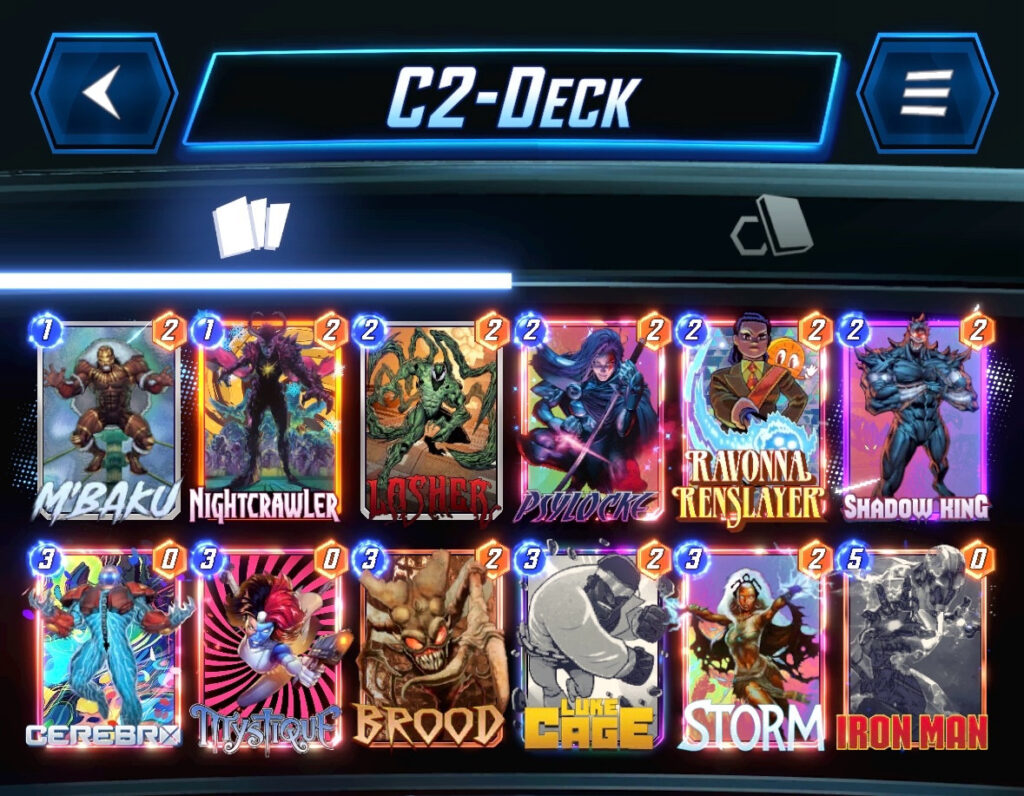Pick the Mystique card
The width and height of the screenshot is (1024, 796).
pyautogui.click(x=268, y=650)
